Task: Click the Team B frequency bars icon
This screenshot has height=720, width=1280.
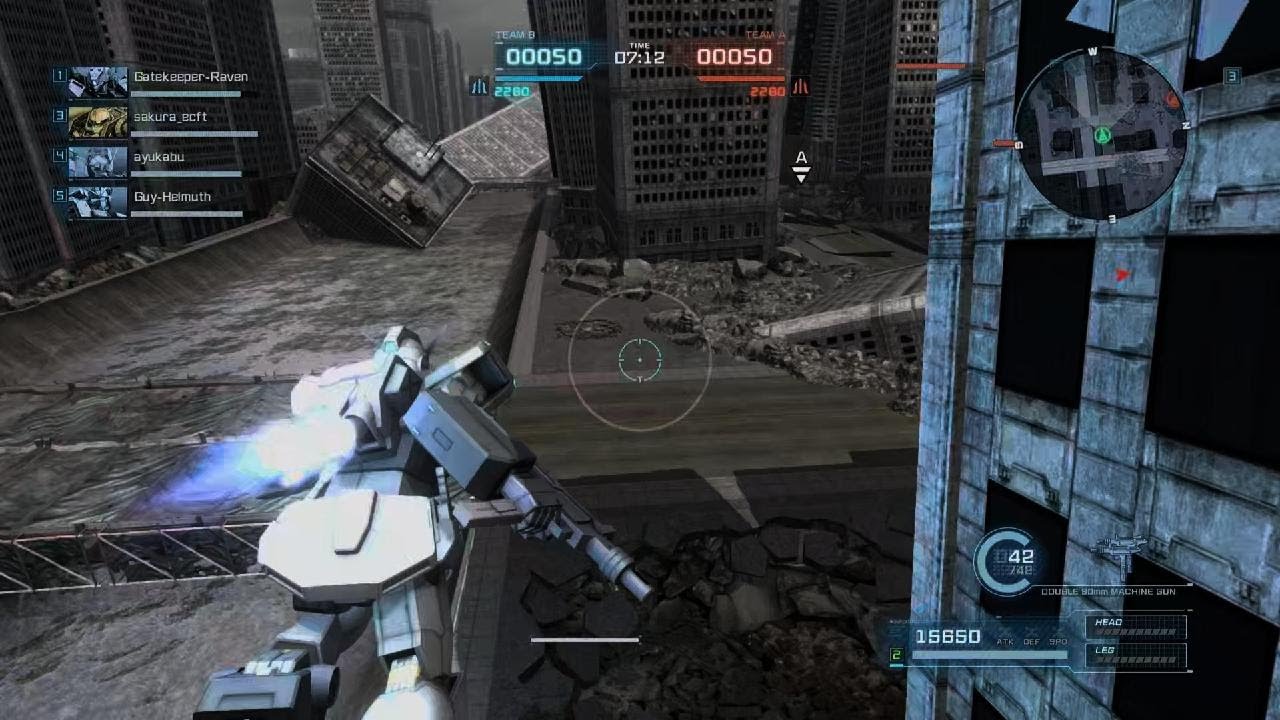Action: click(x=479, y=87)
